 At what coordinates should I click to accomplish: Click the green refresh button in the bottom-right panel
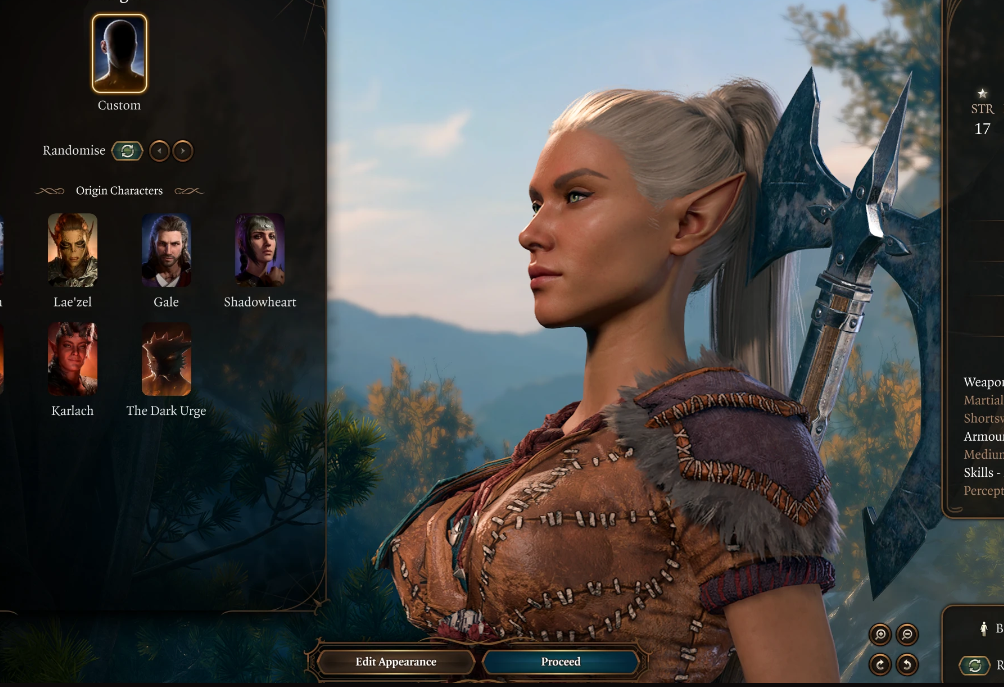974,665
